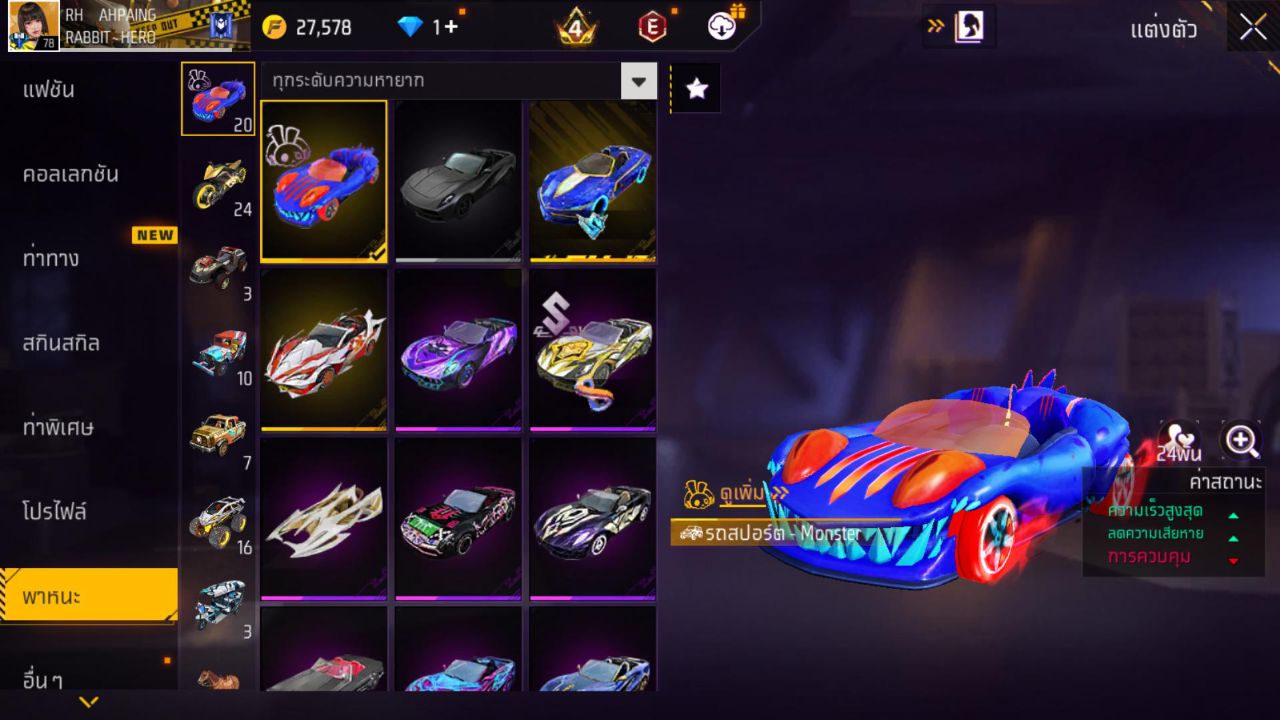The width and height of the screenshot is (1280, 720).
Task: Open the ทุกระดับความหายาก rarity dropdown
Action: pyautogui.click(x=450, y=81)
